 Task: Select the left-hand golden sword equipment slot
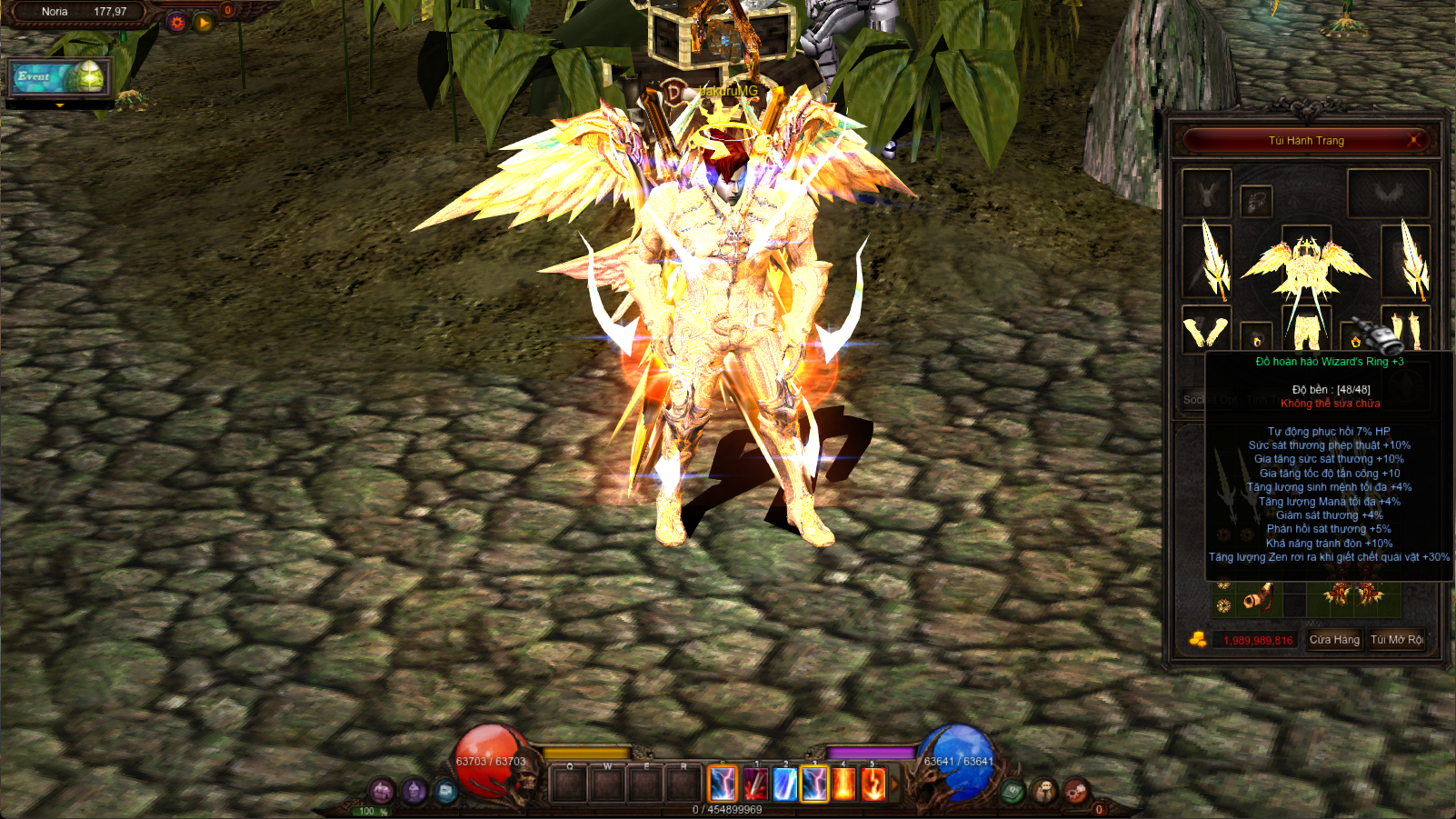point(1207,262)
